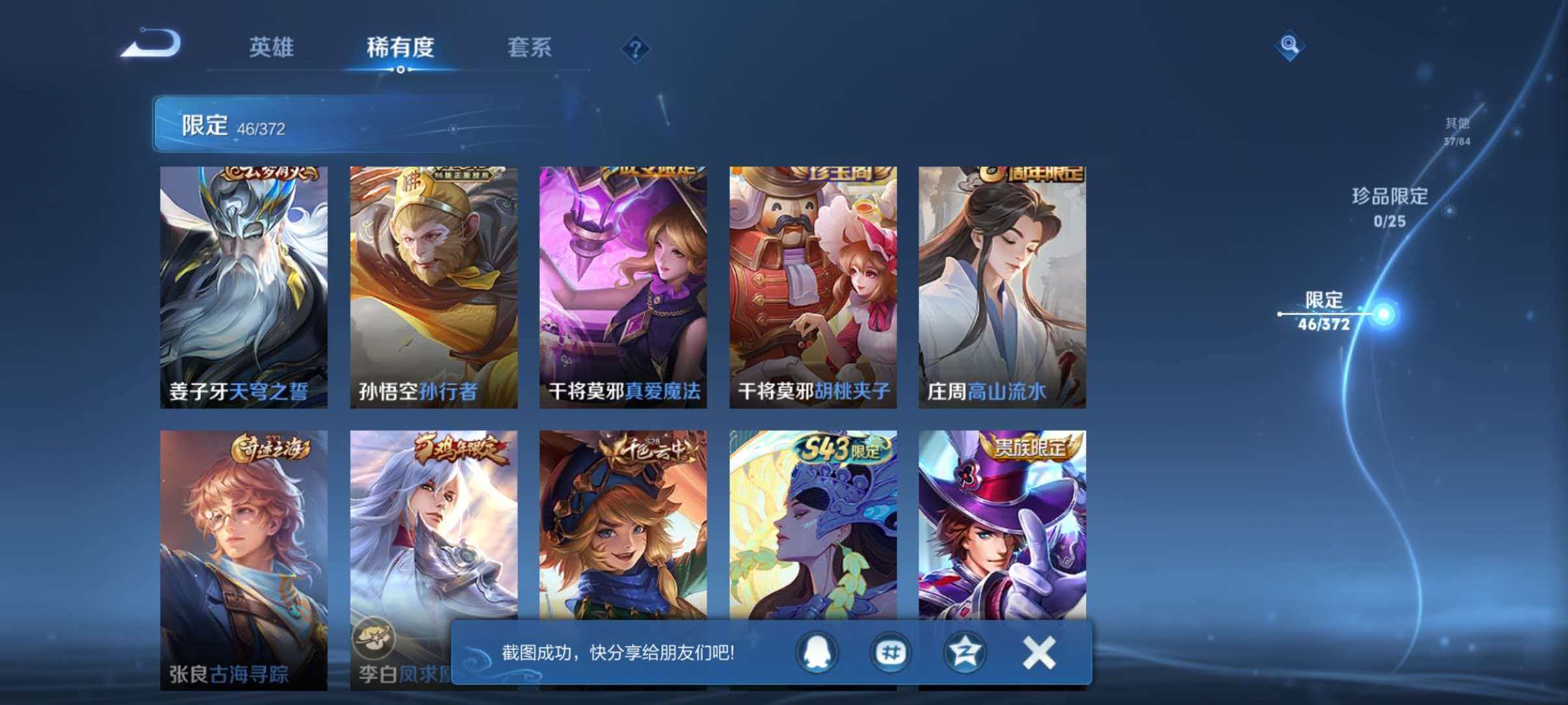Switch to the 英雄 tab
The height and width of the screenshot is (705, 1568).
(x=272, y=47)
